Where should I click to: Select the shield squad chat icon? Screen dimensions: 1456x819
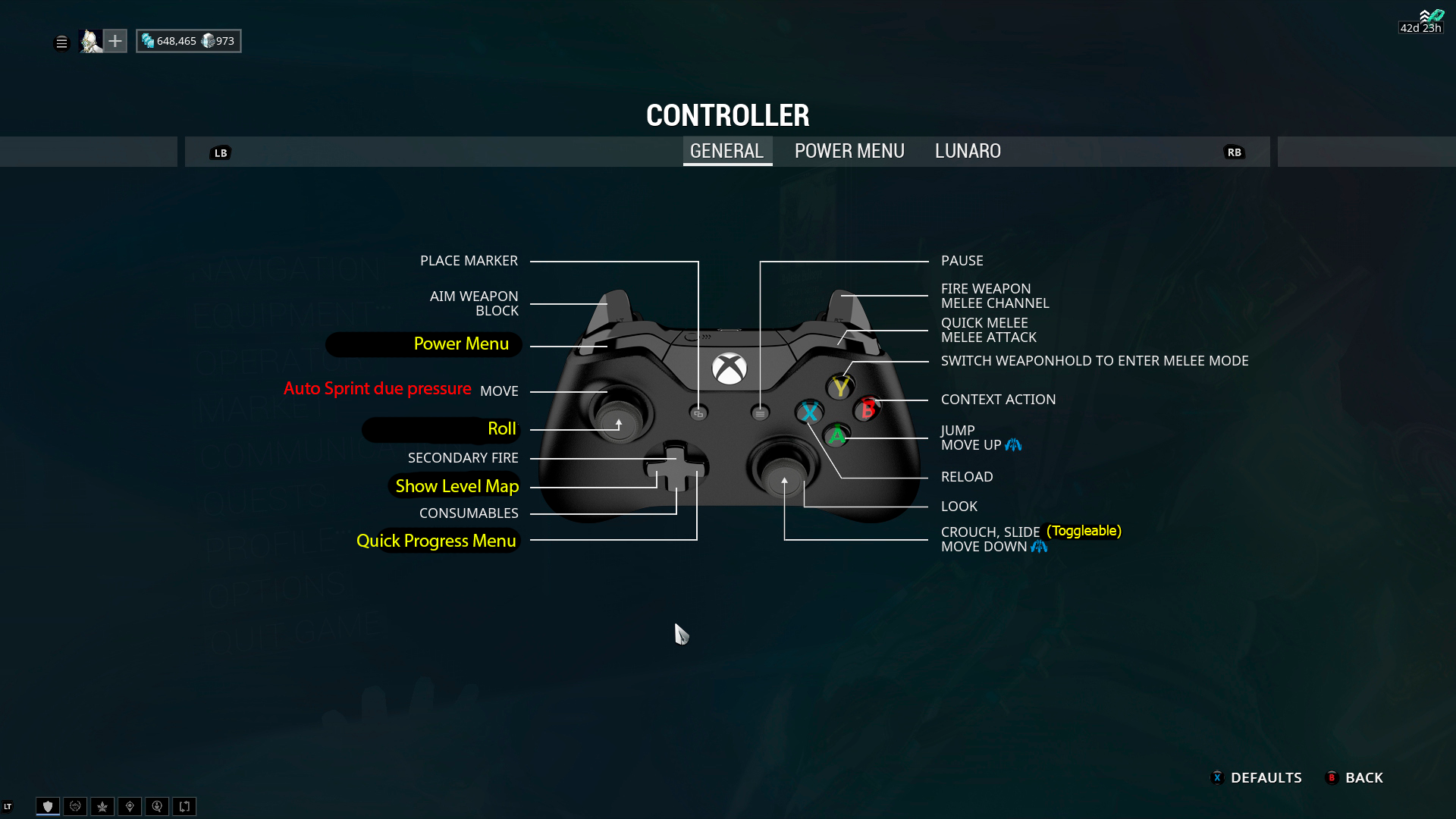tap(48, 806)
